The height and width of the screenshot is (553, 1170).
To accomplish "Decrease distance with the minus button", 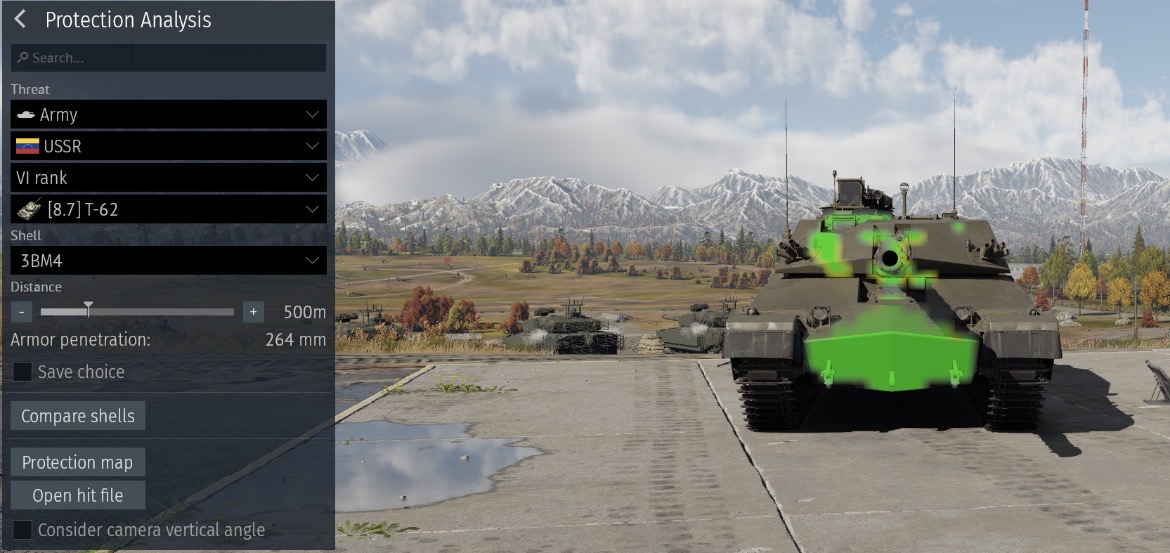I will [x=21, y=312].
